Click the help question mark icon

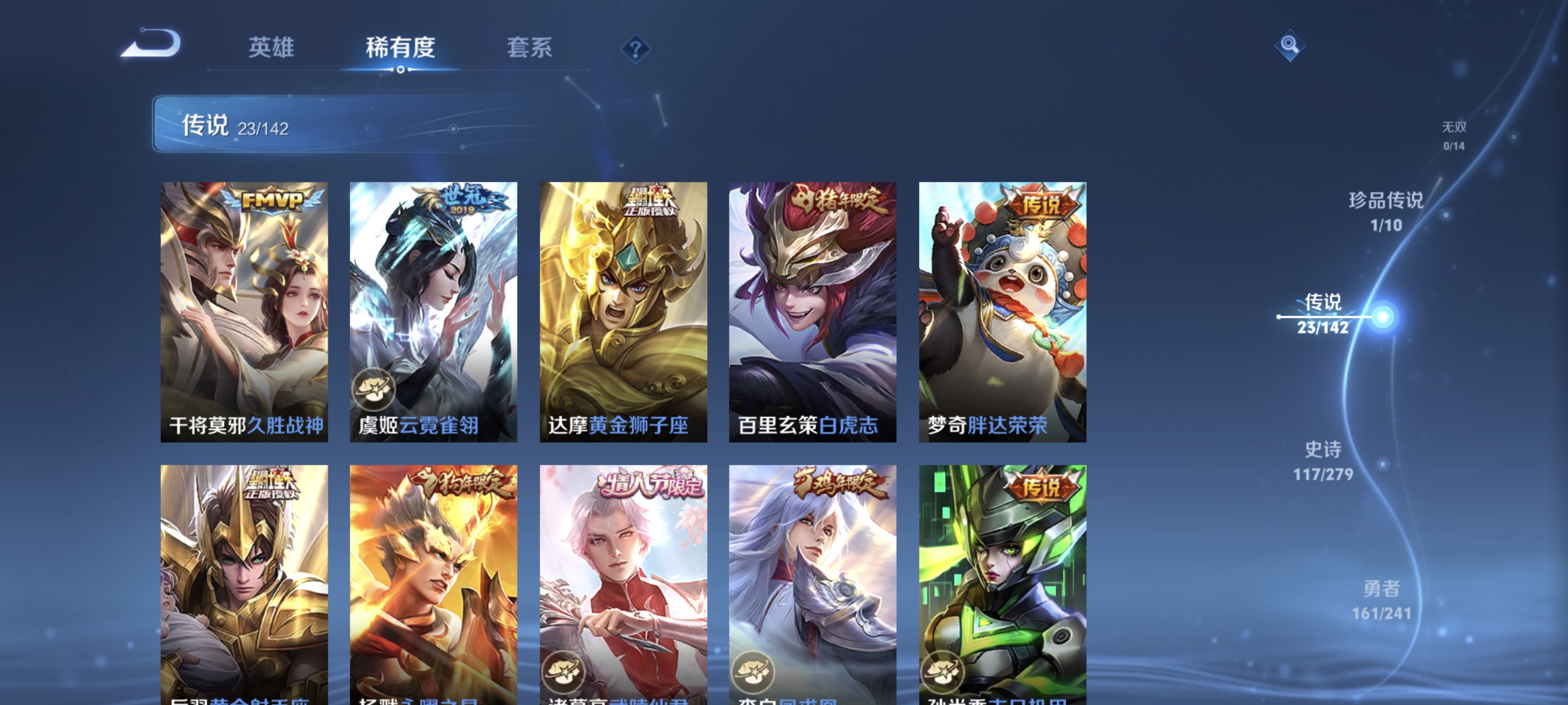635,48
